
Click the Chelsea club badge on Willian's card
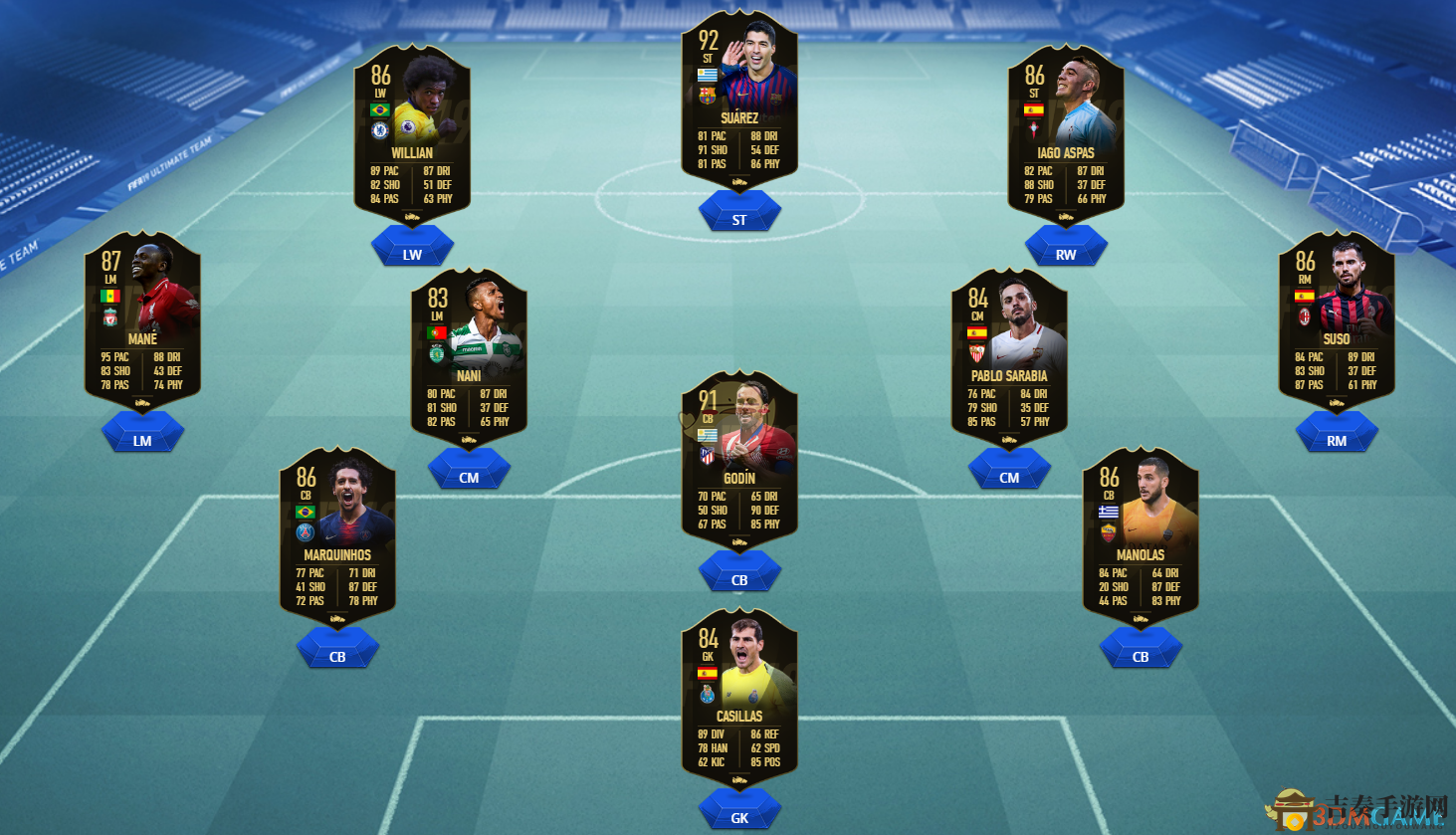381,131
